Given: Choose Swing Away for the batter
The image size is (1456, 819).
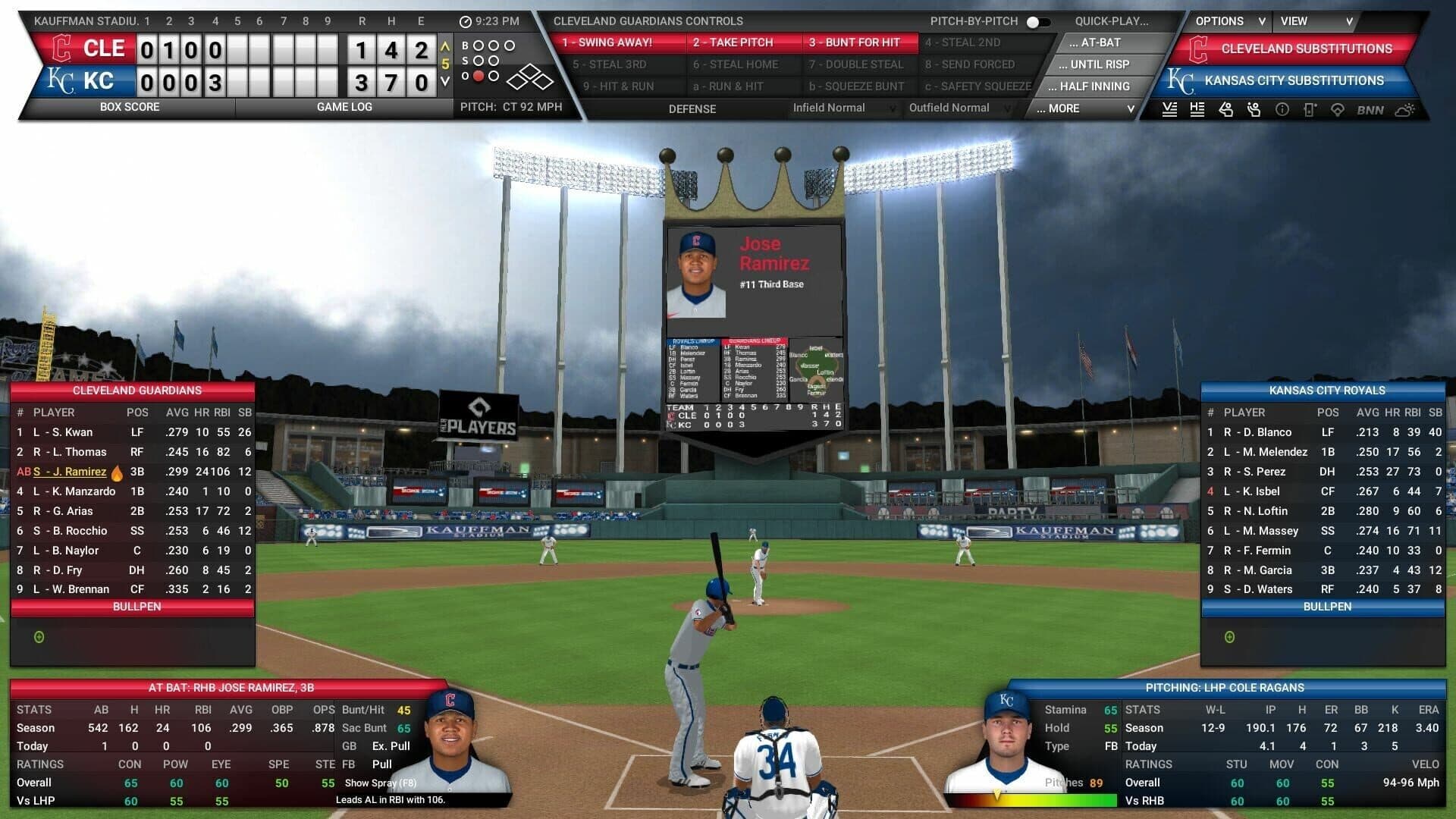Looking at the screenshot, I should pos(609,42).
